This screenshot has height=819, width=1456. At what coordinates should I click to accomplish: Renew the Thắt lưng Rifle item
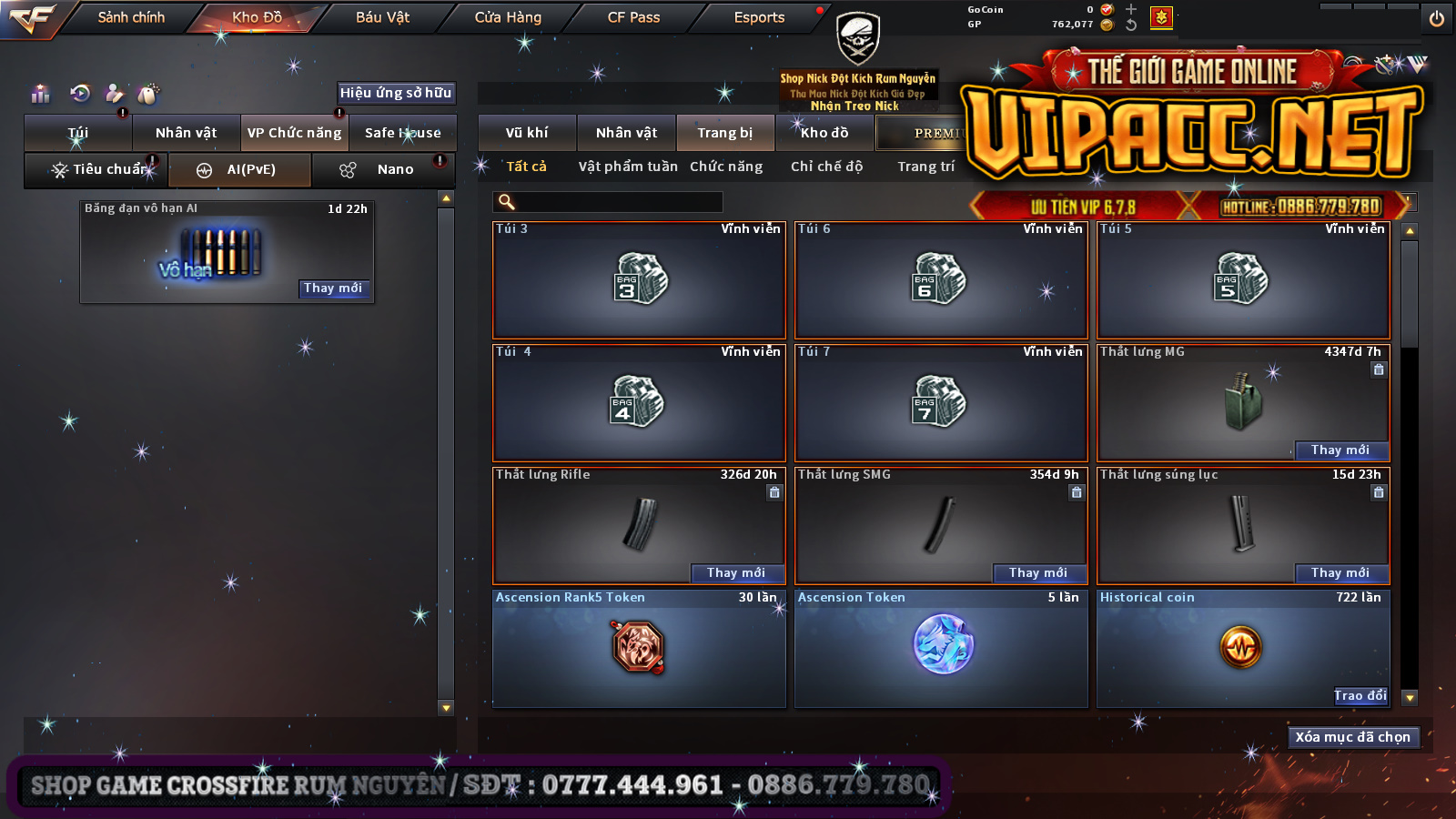tap(735, 572)
